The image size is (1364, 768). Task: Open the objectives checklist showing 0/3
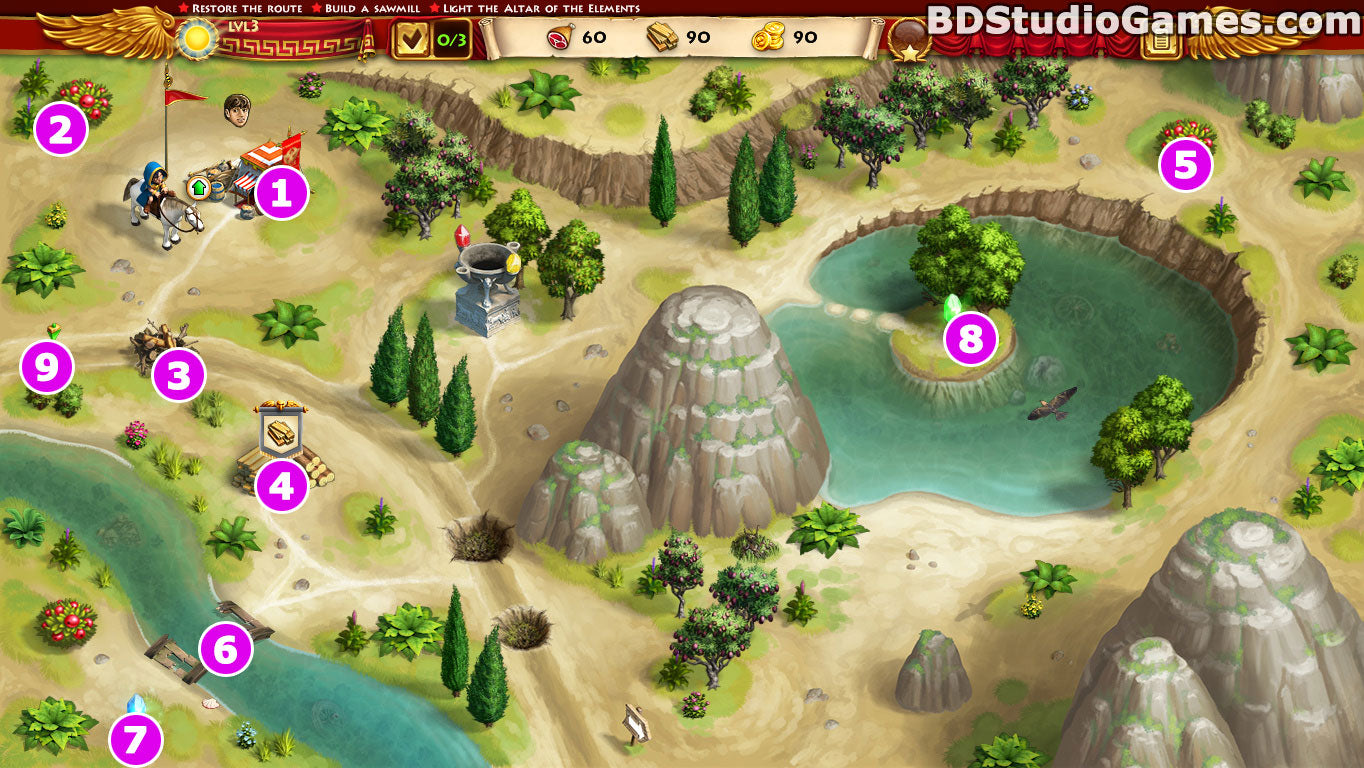click(430, 39)
